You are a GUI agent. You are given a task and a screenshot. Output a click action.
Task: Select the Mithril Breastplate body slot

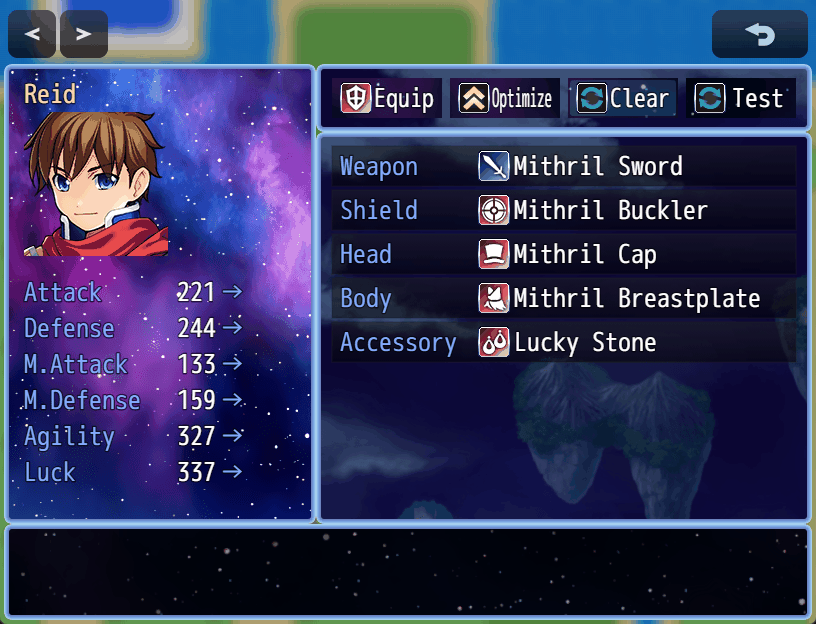[565, 298]
